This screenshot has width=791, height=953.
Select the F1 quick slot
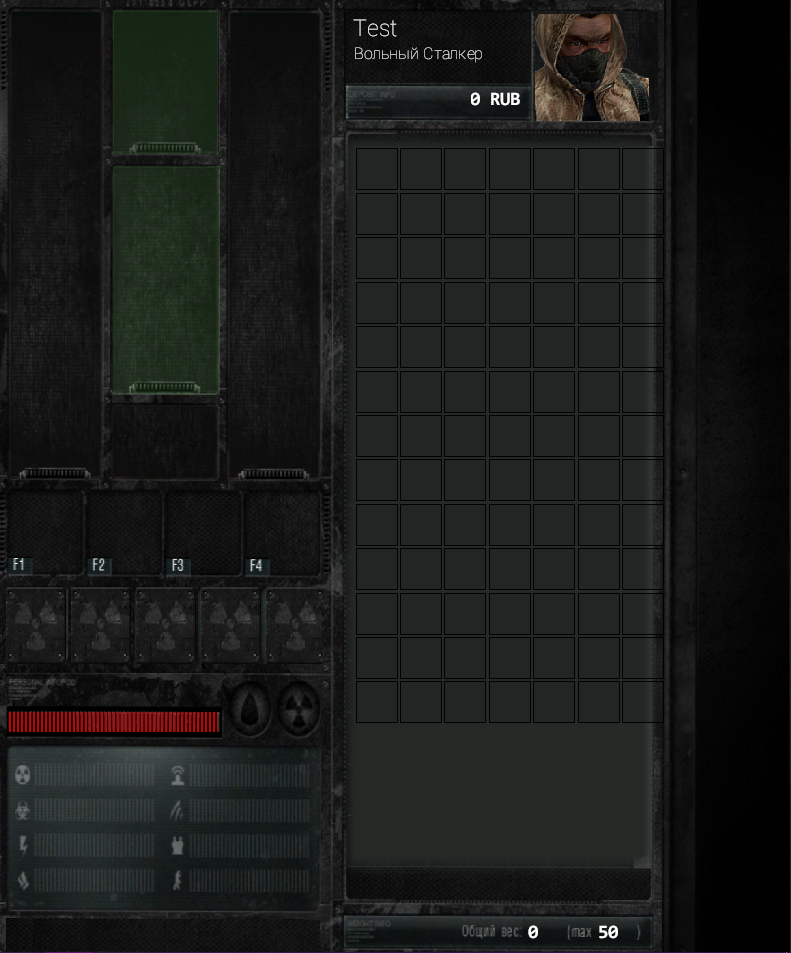45,532
